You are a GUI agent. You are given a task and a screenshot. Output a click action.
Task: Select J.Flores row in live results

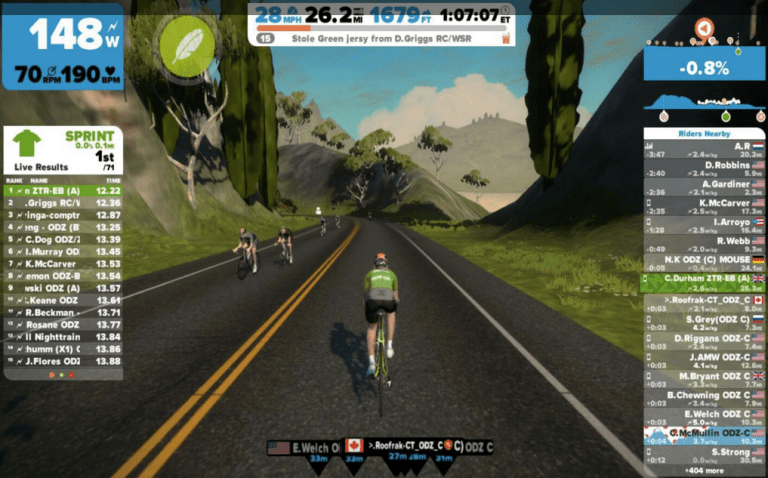[62, 361]
